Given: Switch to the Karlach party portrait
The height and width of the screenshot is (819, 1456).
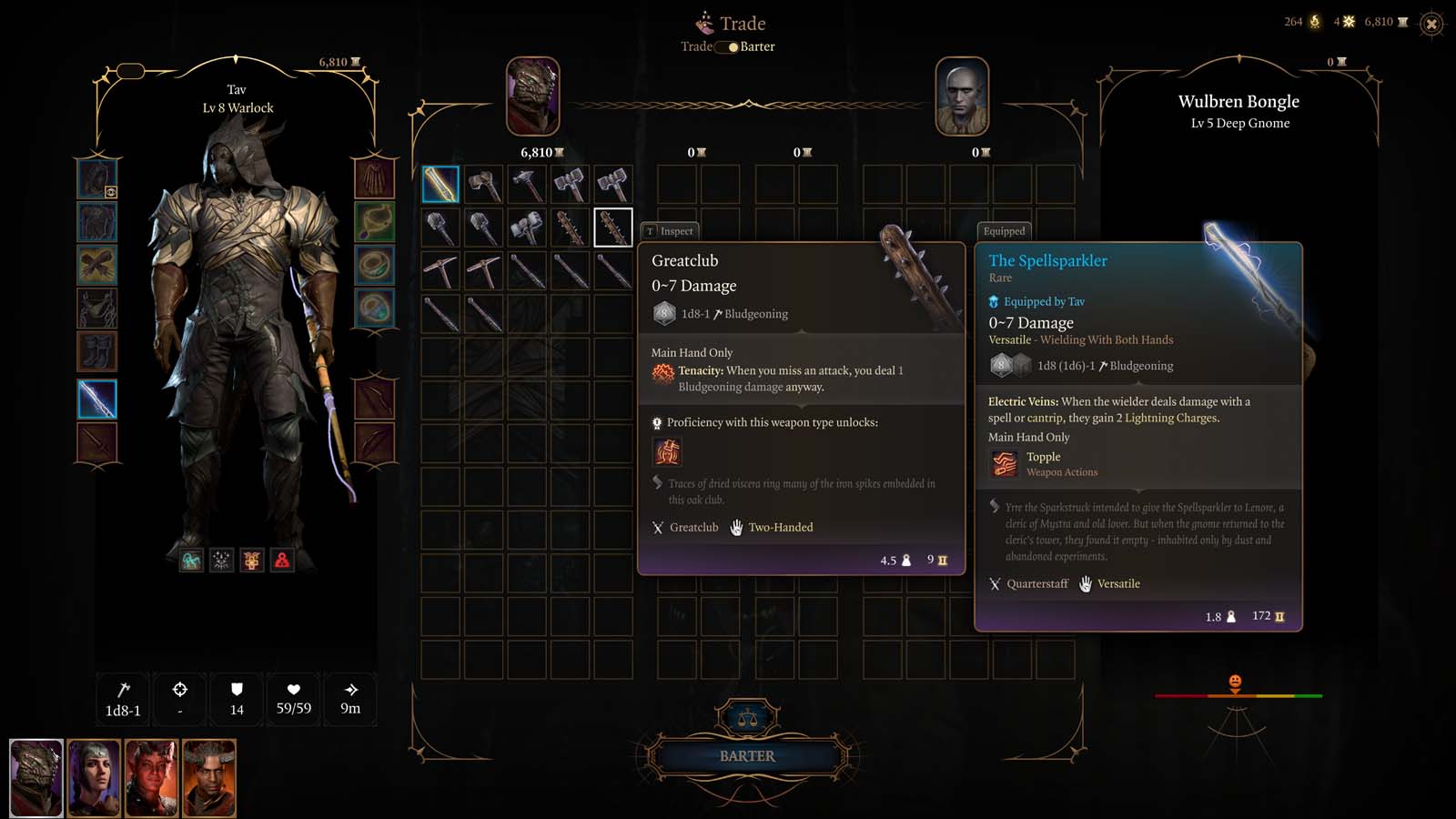Looking at the screenshot, I should (x=151, y=778).
